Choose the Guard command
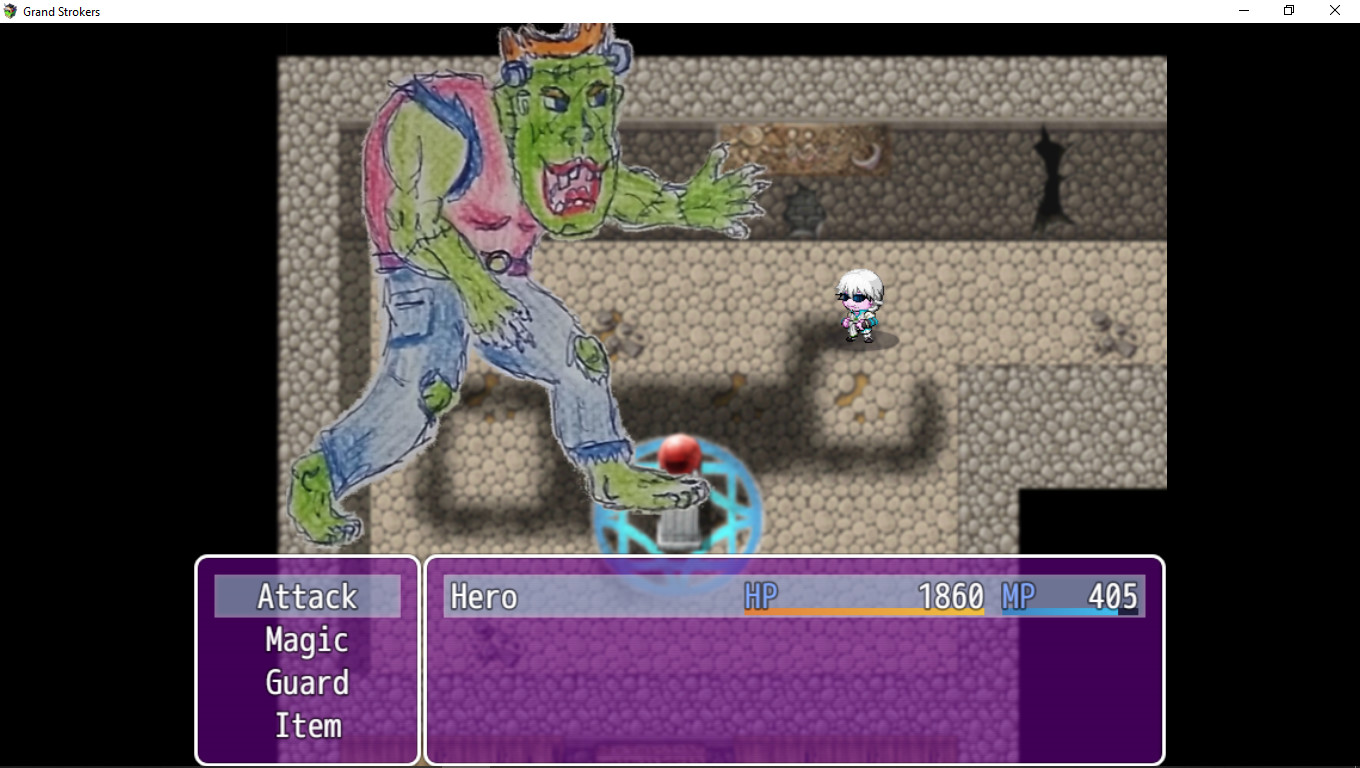This screenshot has width=1360, height=768. point(307,683)
